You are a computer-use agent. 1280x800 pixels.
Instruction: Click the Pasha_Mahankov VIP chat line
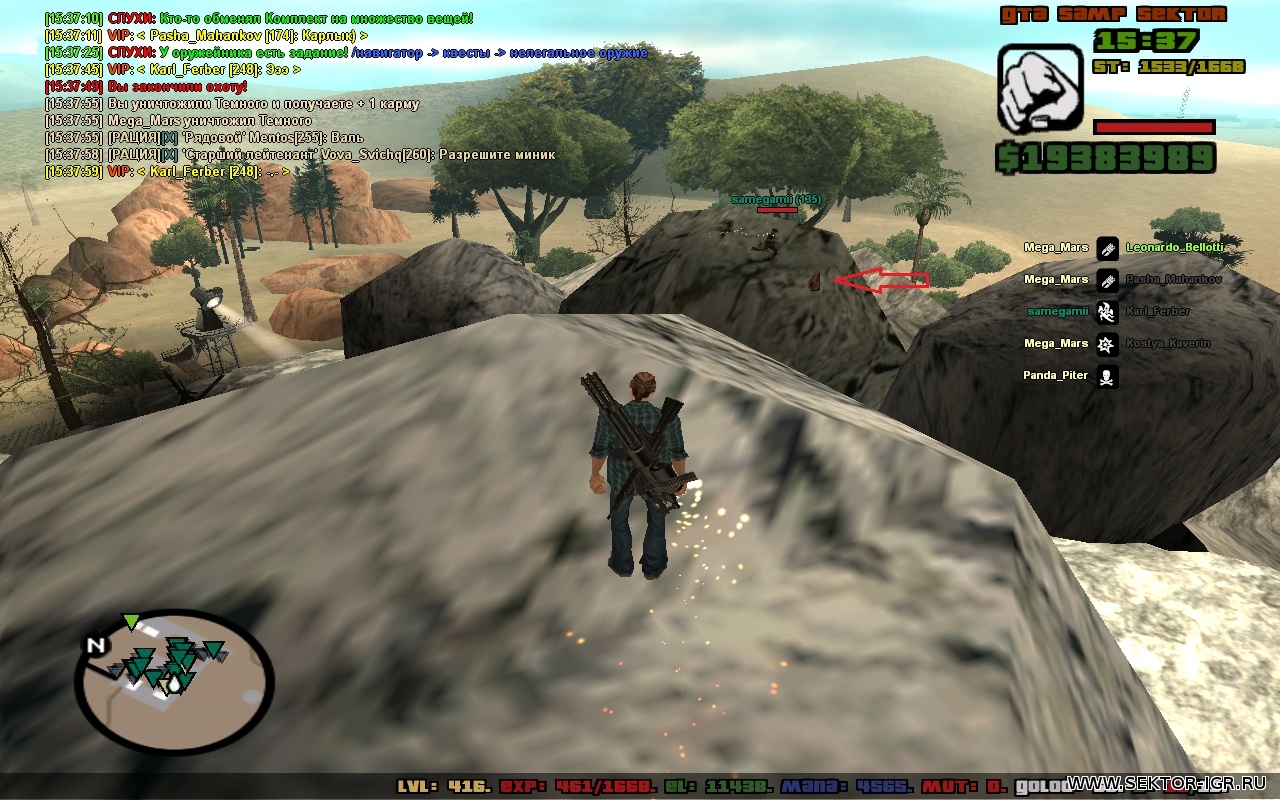206,35
